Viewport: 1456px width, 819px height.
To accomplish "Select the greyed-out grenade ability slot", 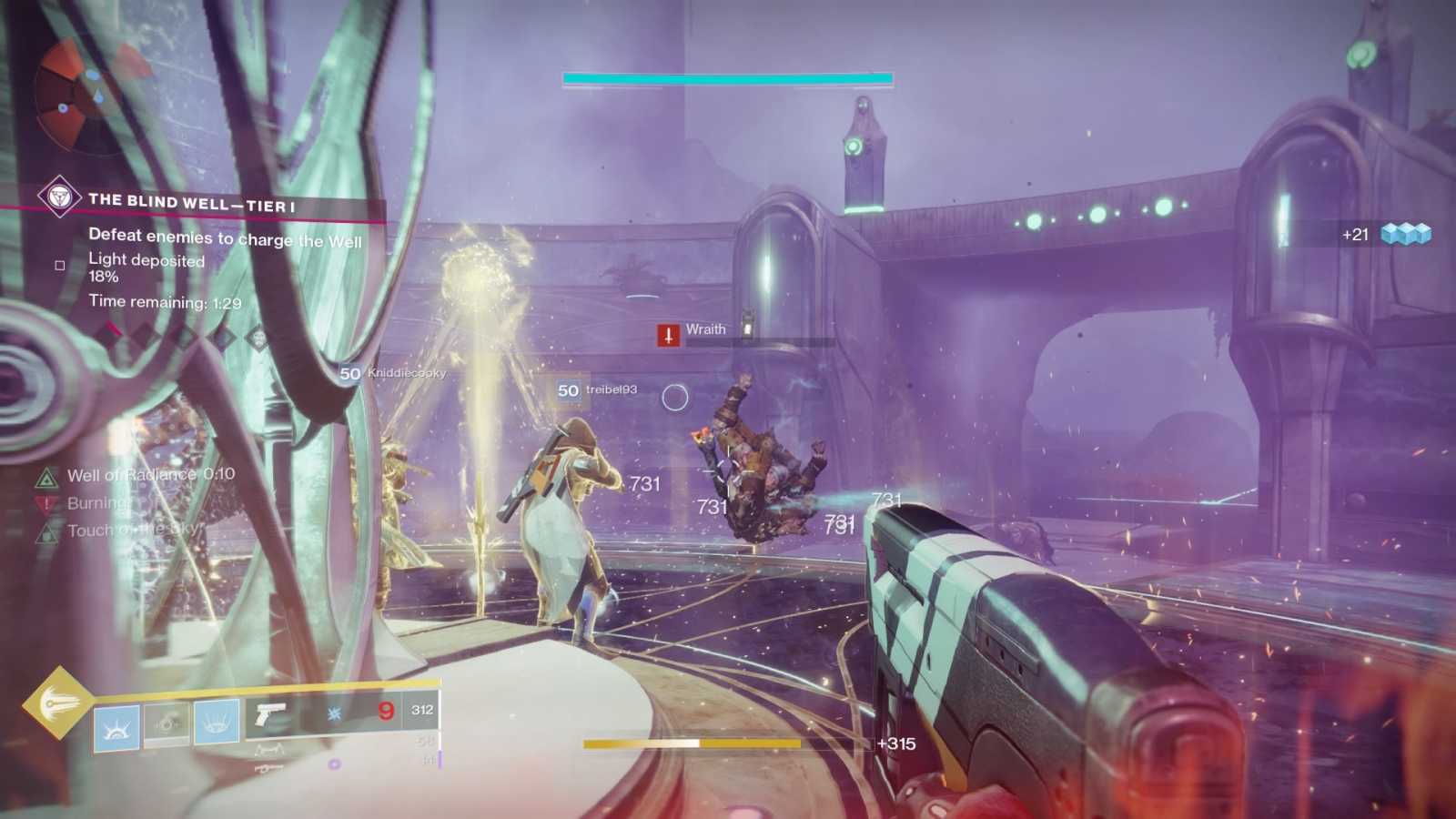I will 167,723.
